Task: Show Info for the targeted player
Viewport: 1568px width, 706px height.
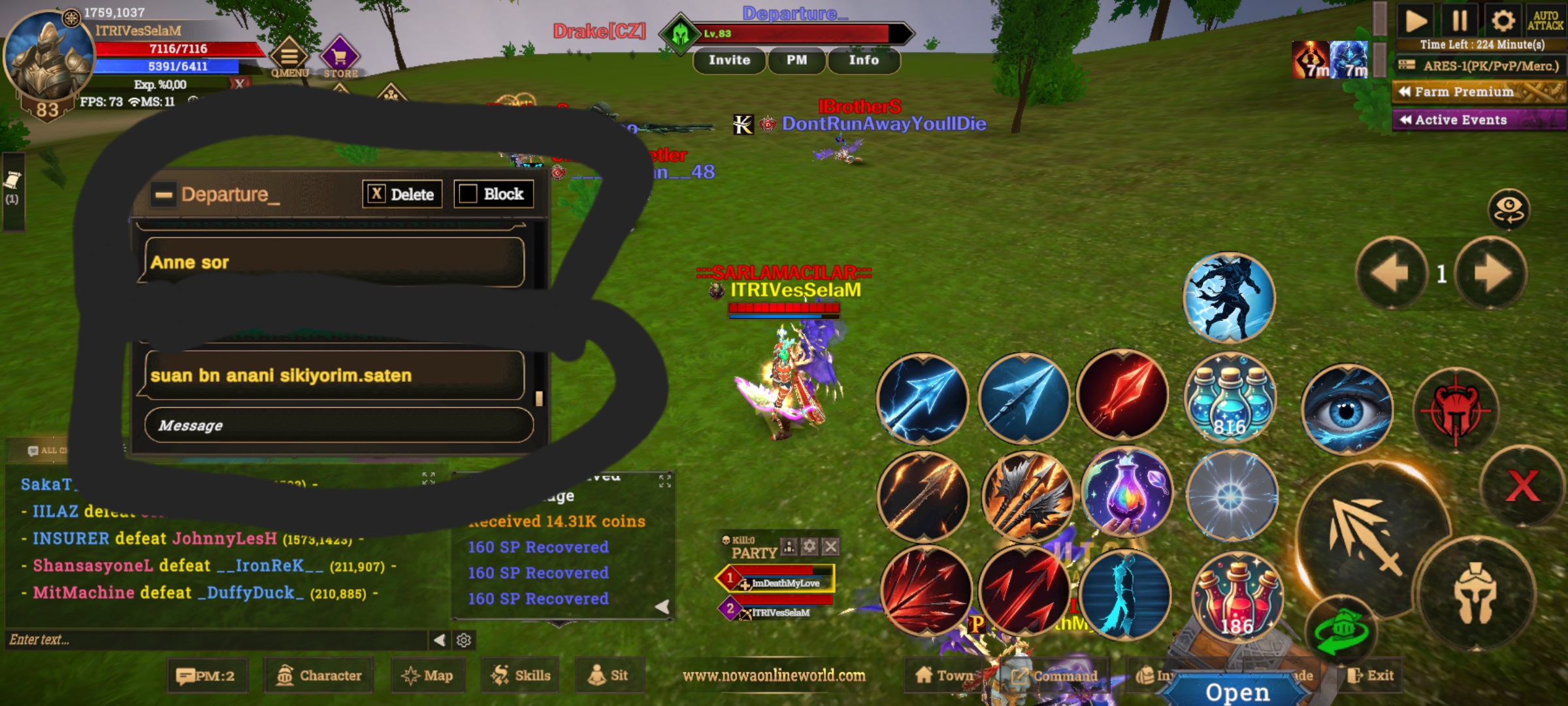Action: point(863,60)
